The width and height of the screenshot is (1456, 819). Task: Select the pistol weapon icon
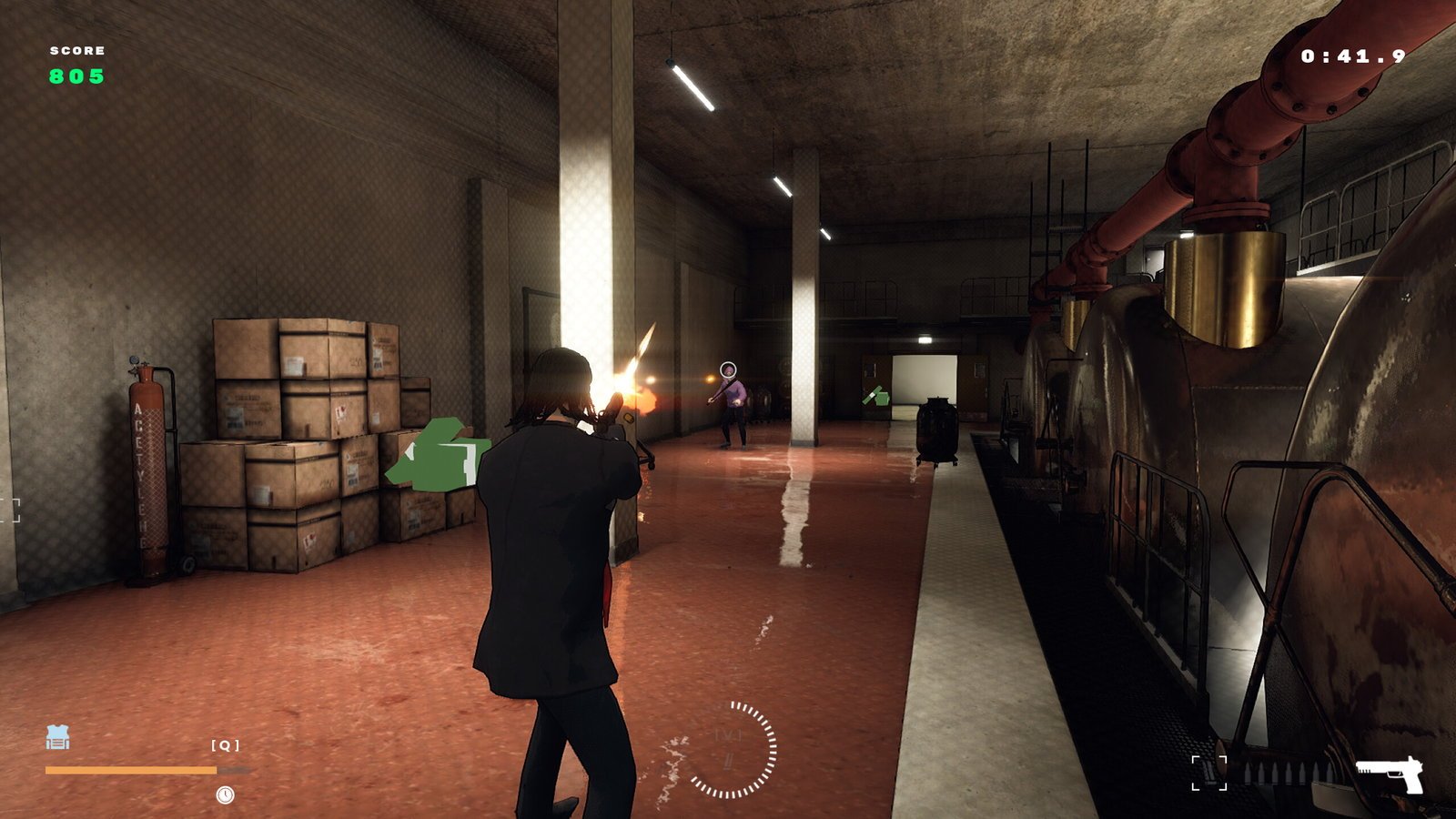pyautogui.click(x=1390, y=774)
